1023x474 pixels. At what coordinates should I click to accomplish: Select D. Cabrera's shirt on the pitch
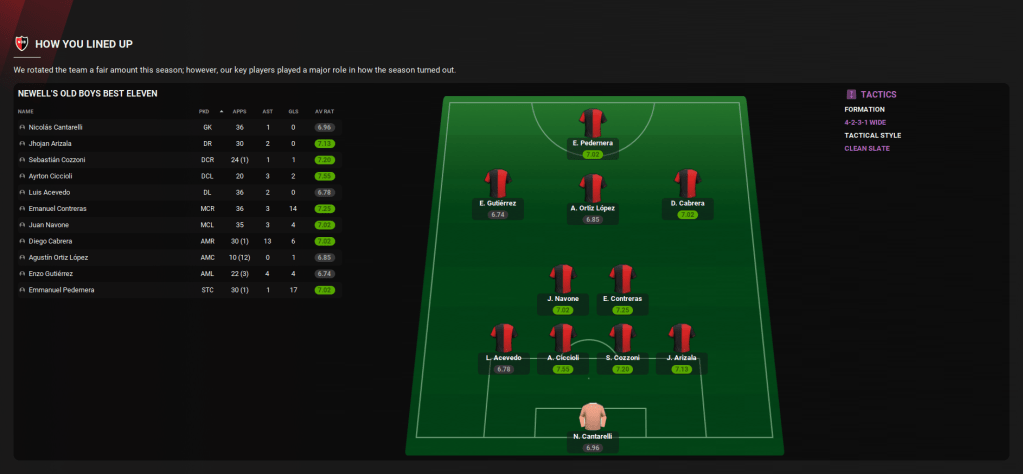[687, 183]
